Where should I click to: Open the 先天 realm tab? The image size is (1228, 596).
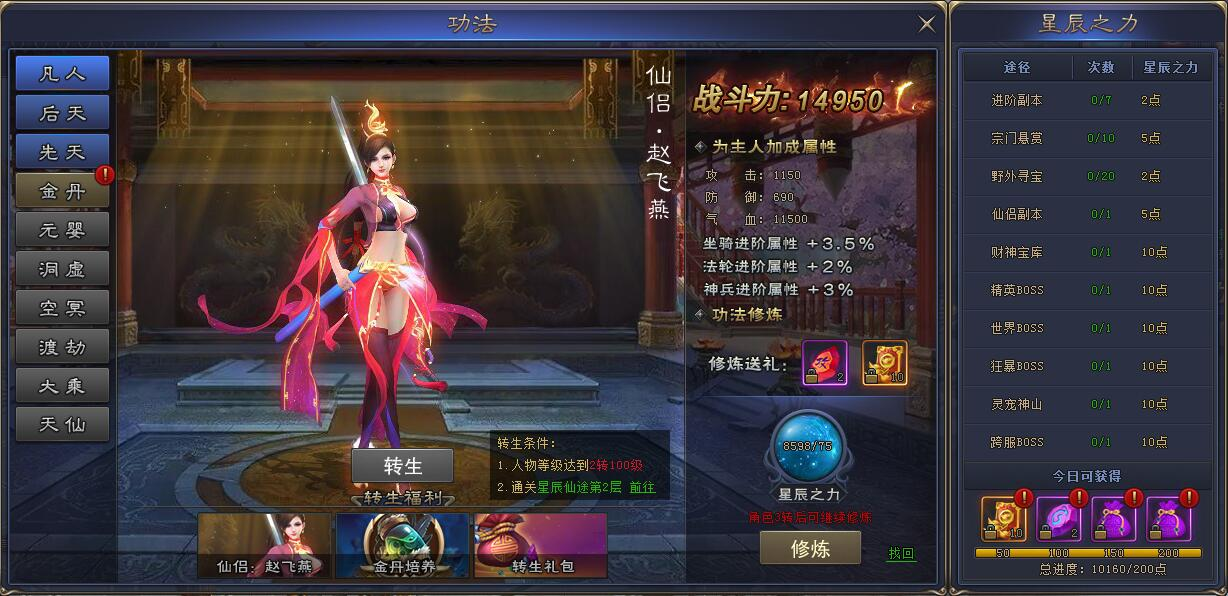(62, 152)
